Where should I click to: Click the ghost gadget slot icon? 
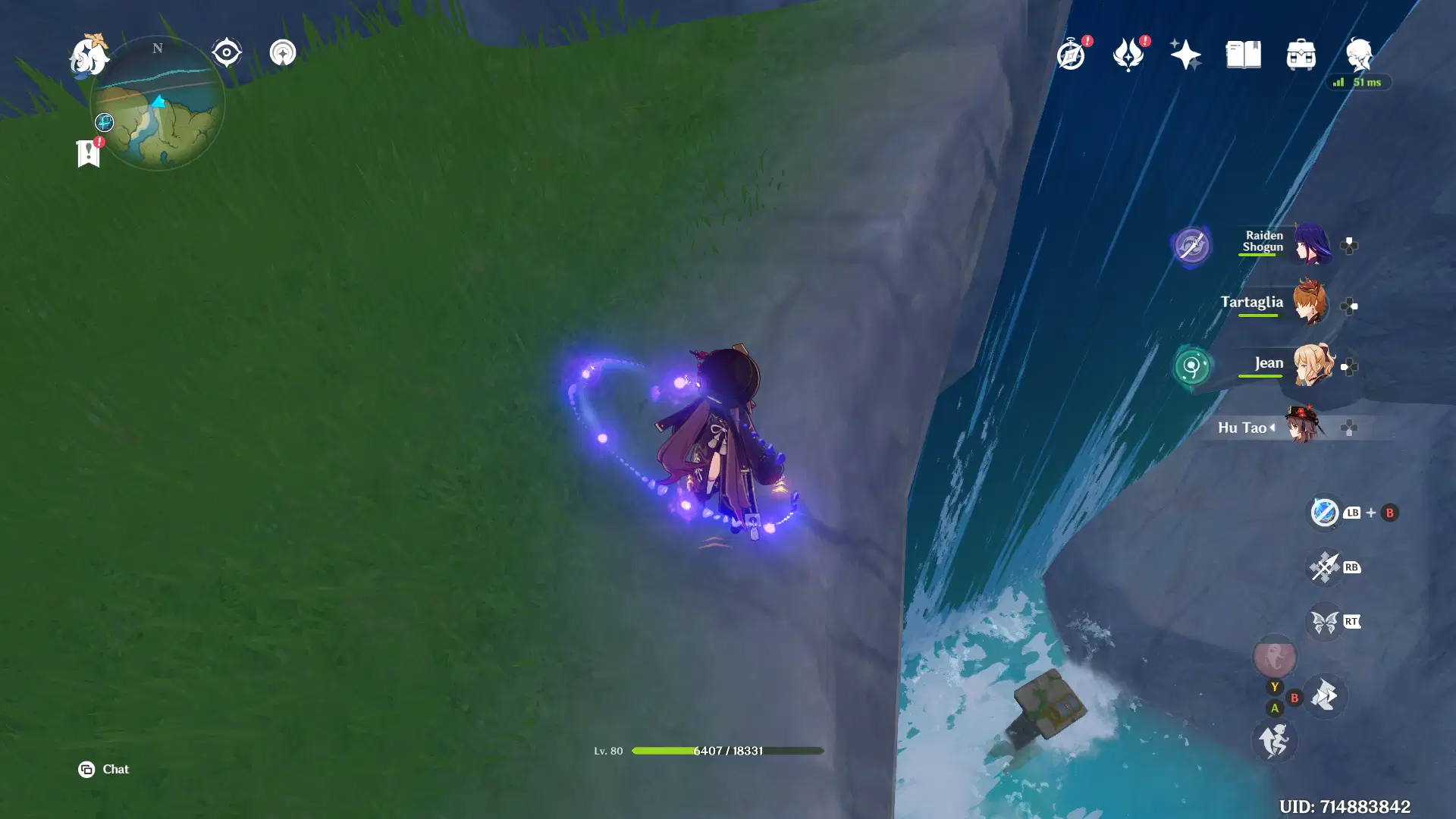click(1274, 658)
